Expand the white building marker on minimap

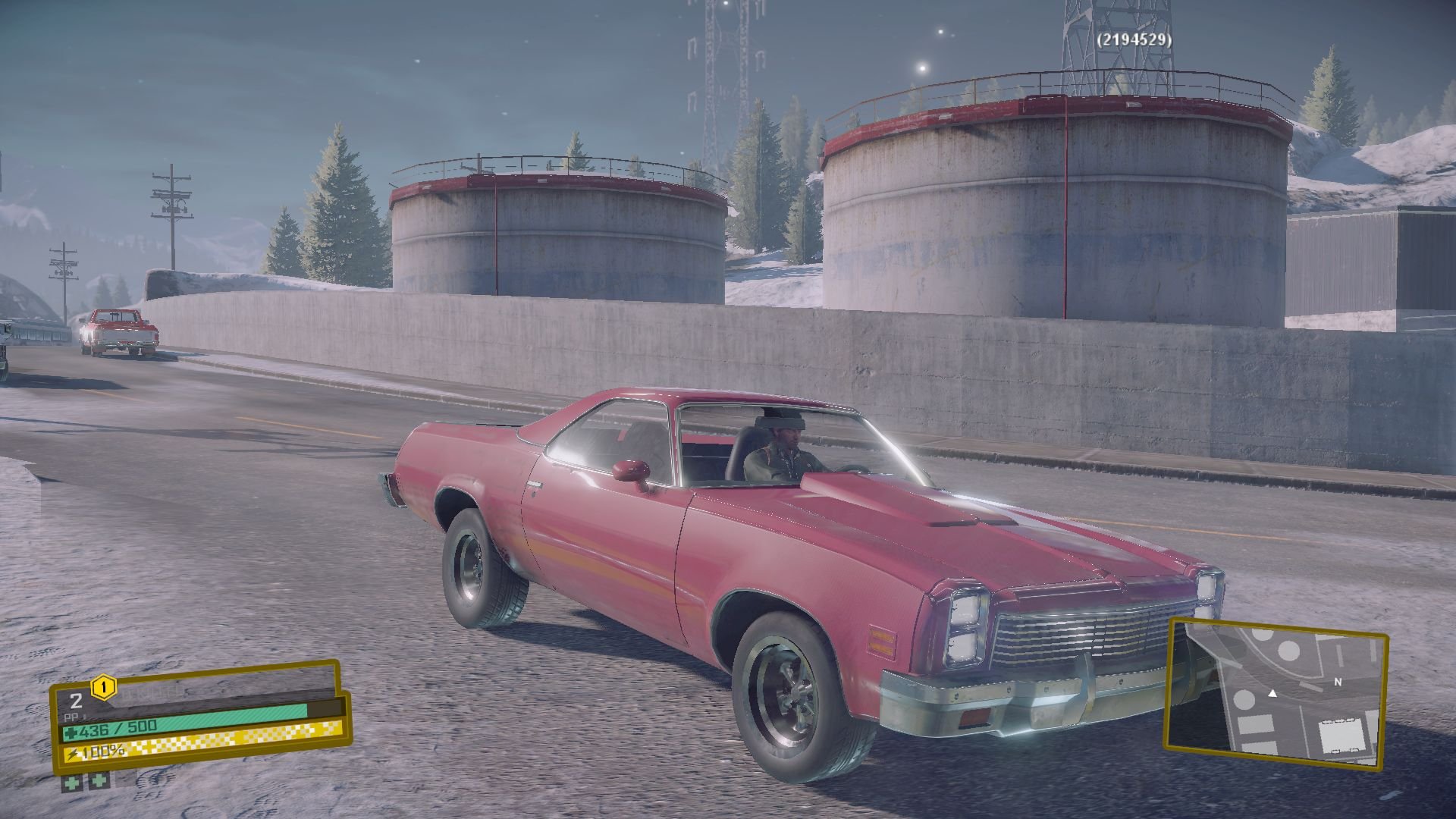(x=1341, y=735)
